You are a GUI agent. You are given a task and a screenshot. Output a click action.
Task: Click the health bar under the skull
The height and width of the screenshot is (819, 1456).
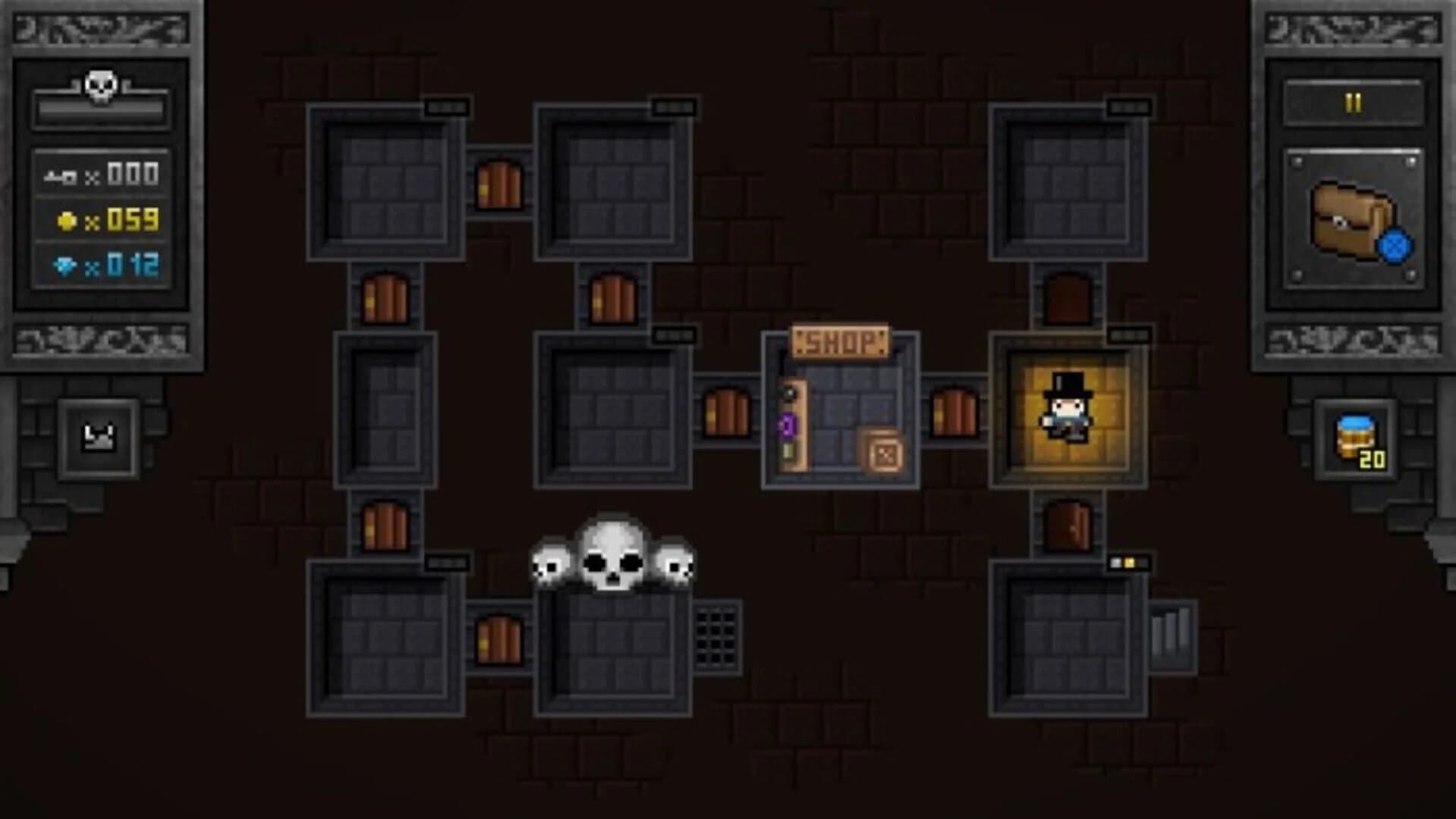tap(102, 112)
